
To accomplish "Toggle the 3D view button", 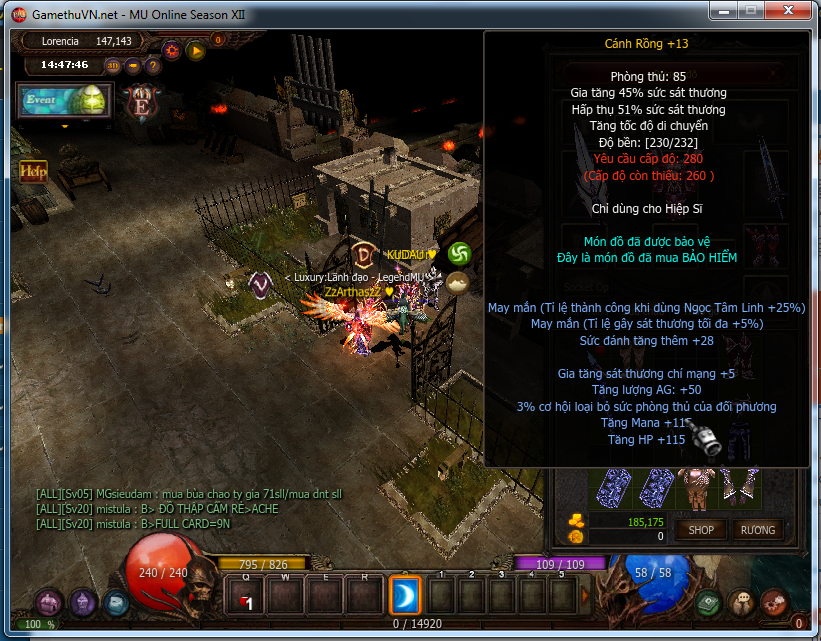I will coord(113,65).
